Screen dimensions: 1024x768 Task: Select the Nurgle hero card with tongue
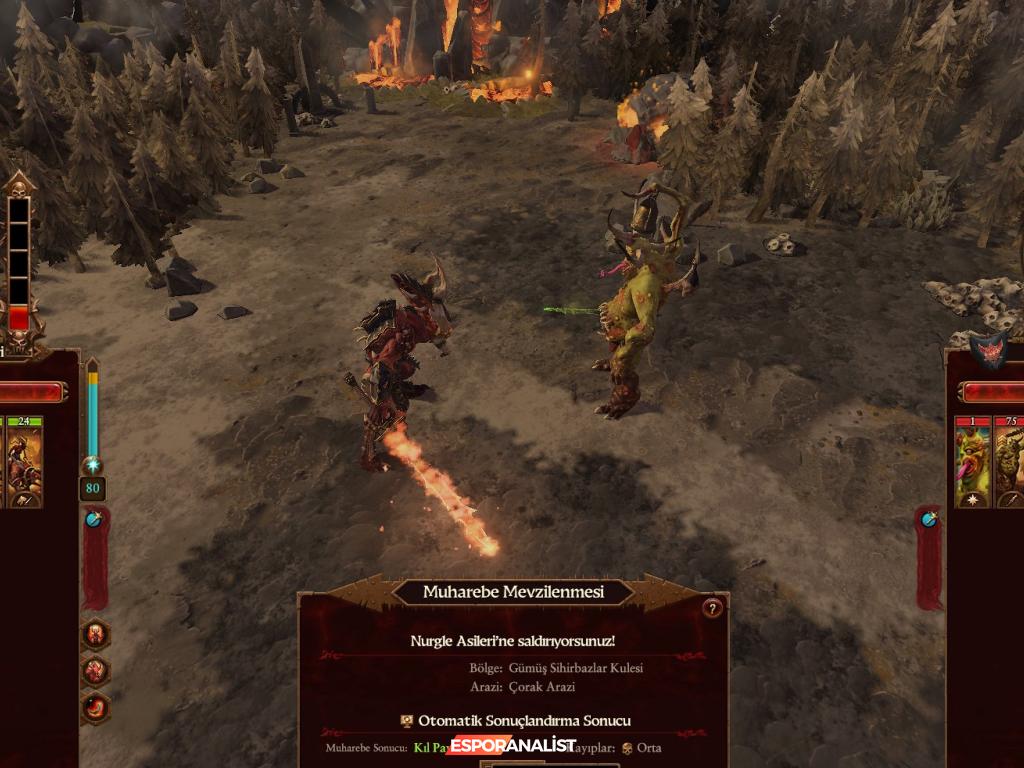pyautogui.click(x=972, y=464)
